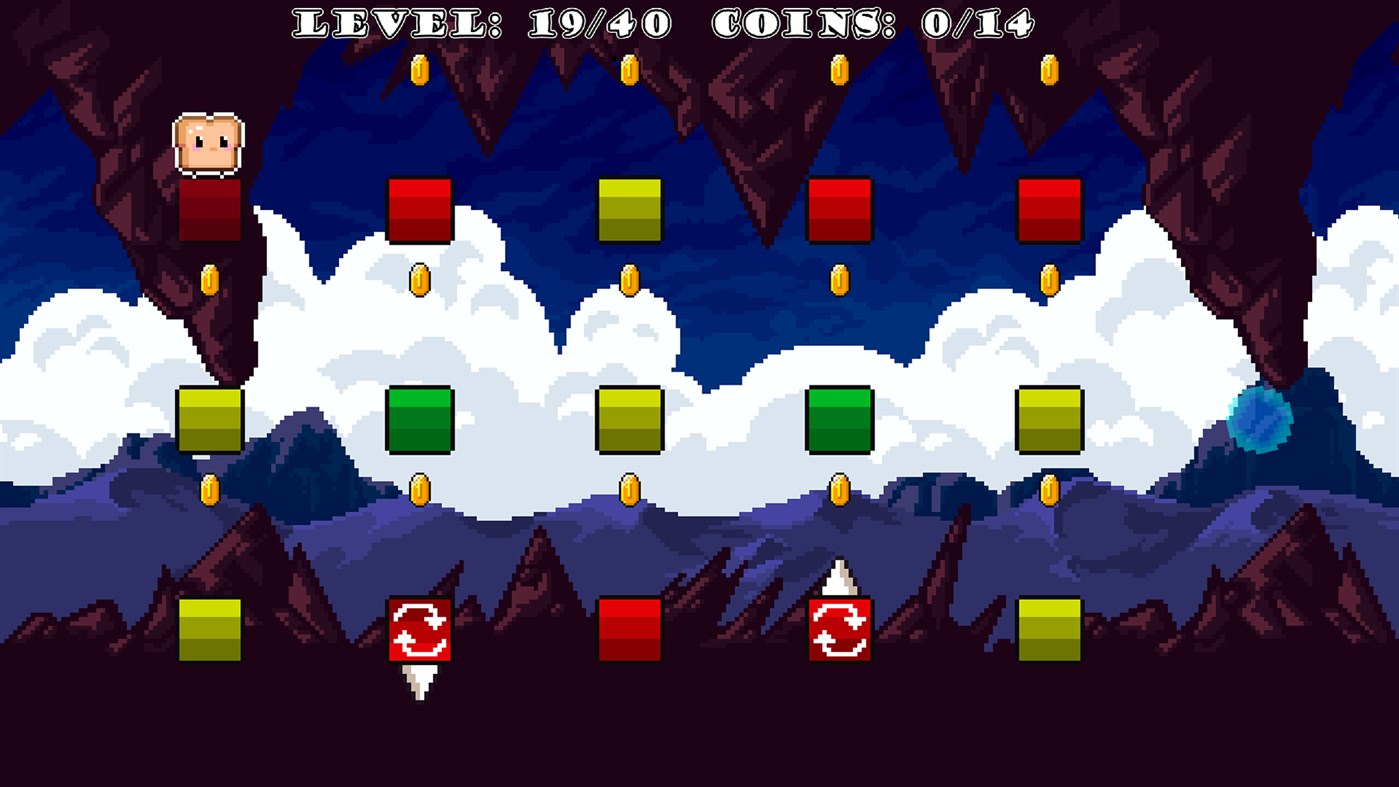
Task: Select the dark red block under the character
Action: click(x=208, y=211)
